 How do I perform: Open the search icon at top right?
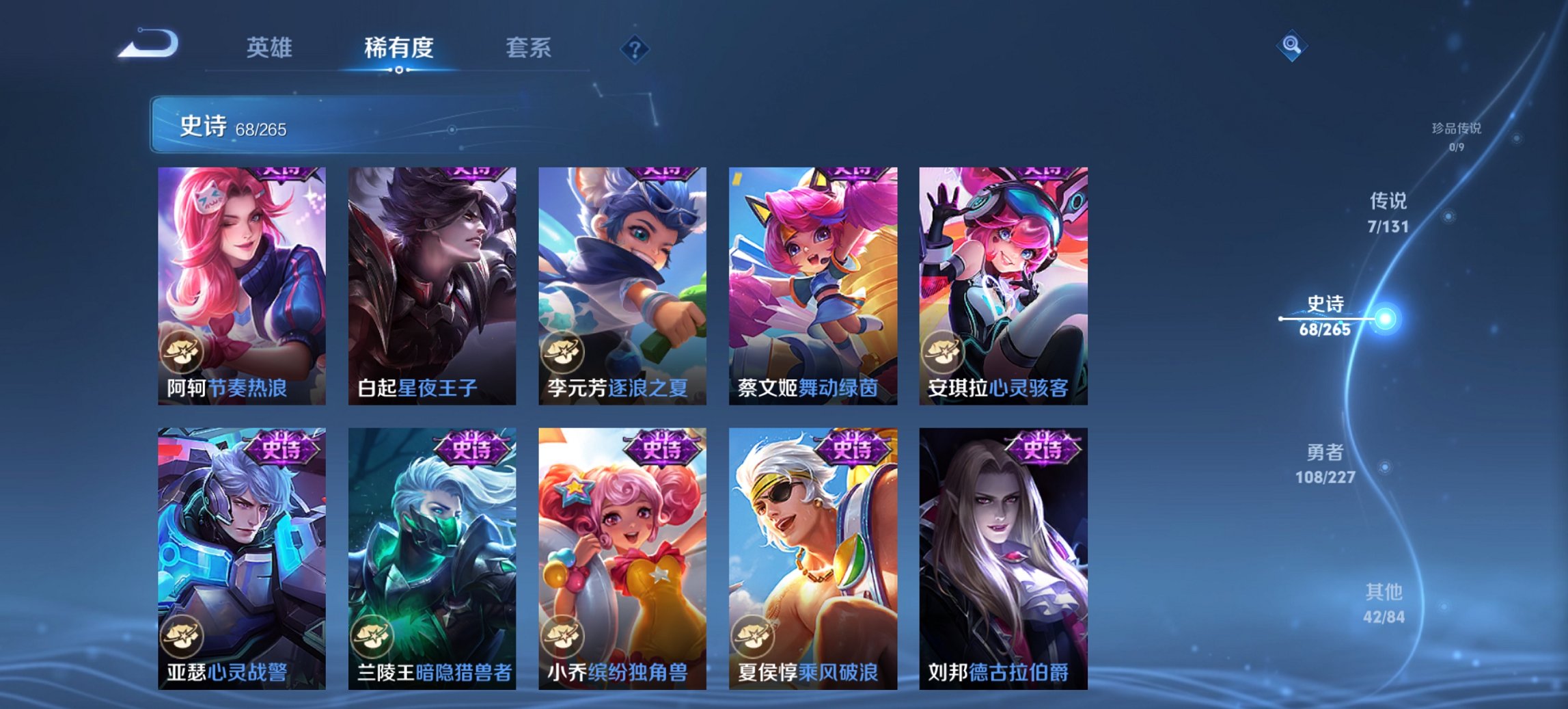coord(1290,46)
